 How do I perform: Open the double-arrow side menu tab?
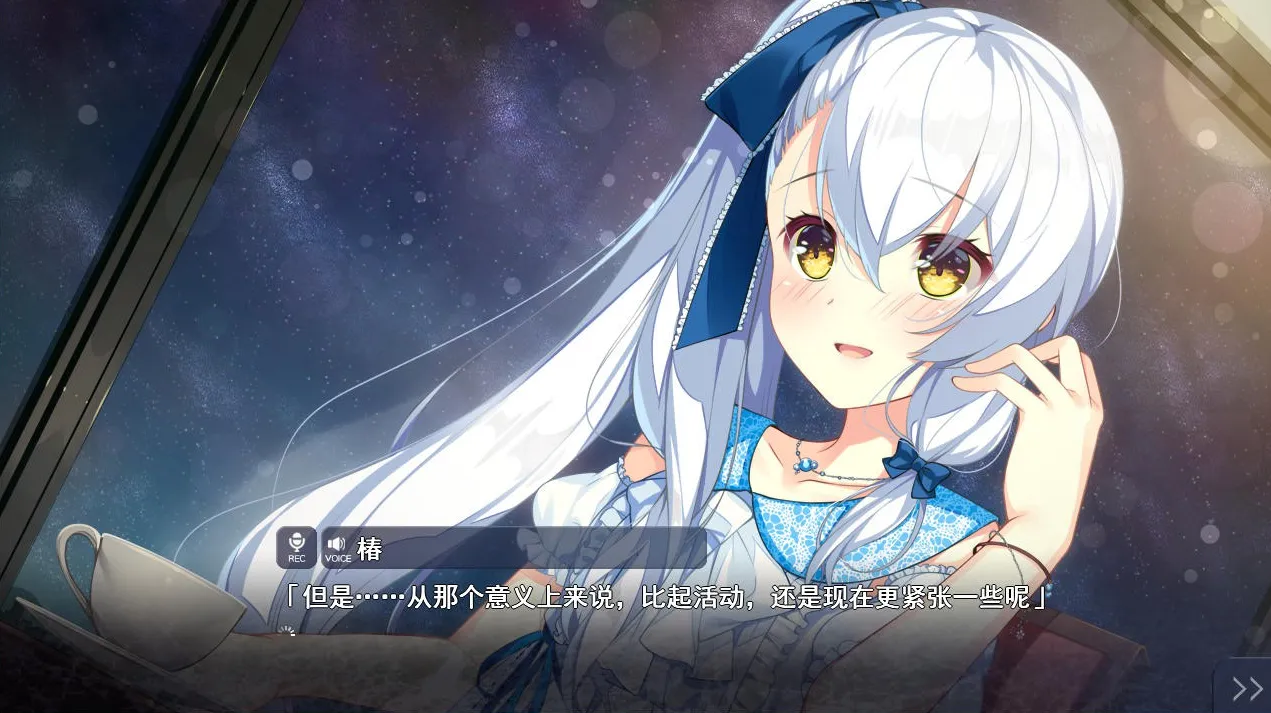[1246, 688]
